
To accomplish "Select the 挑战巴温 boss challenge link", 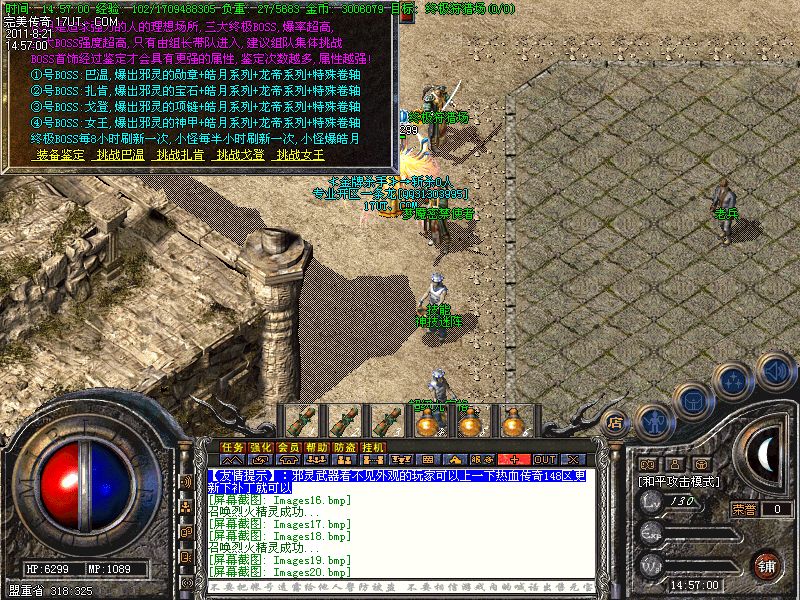I will [121, 155].
